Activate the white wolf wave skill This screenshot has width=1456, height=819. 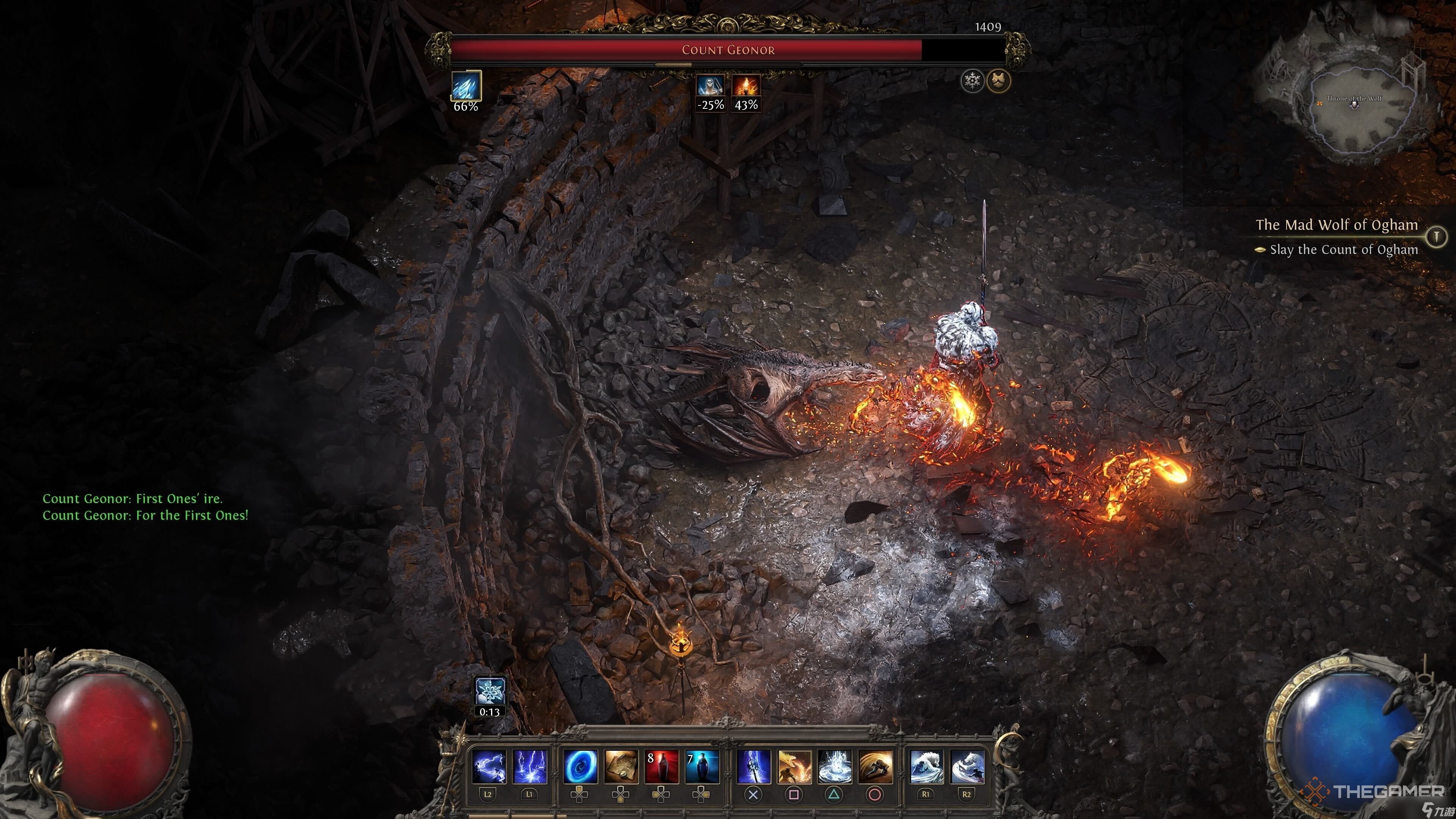926,767
